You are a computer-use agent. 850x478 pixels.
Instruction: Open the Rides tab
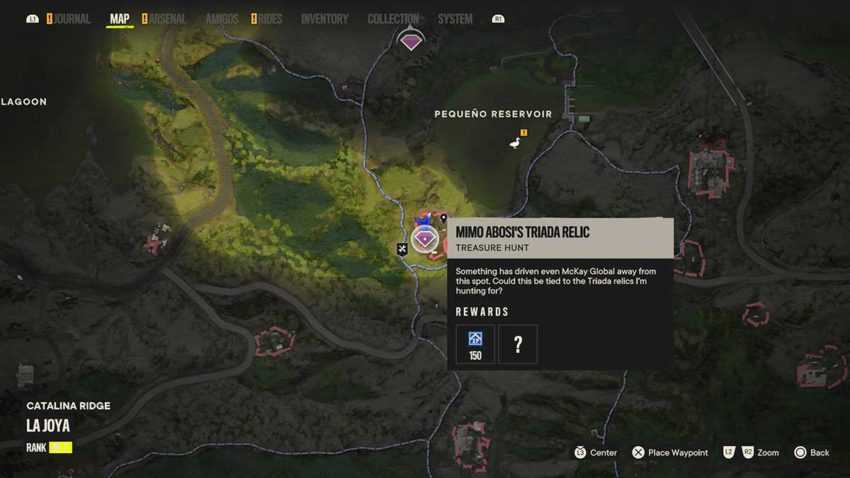[270, 19]
